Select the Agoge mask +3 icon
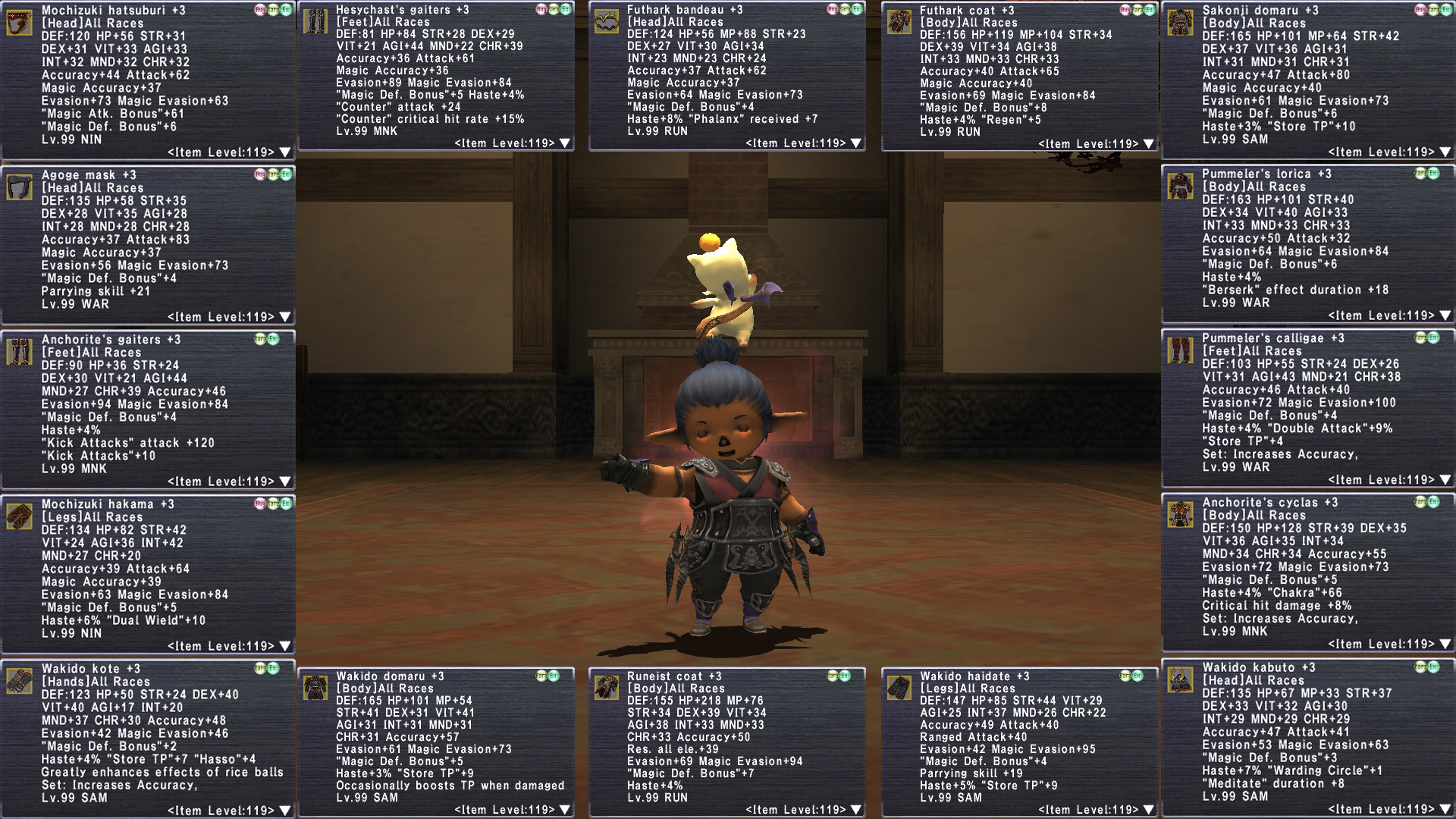This screenshot has height=819, width=1456. 19,187
